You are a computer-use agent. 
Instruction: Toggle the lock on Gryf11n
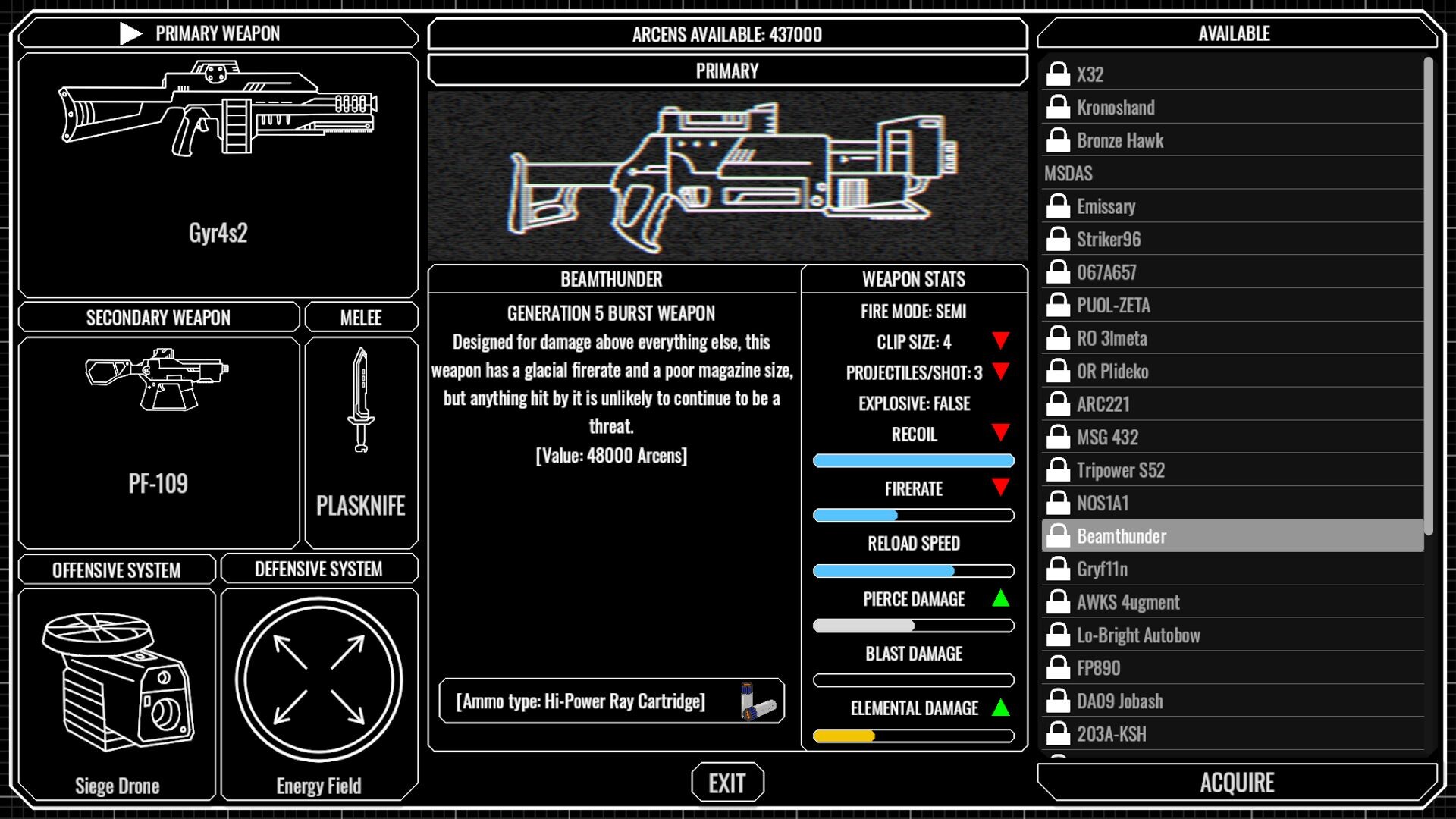(x=1057, y=569)
